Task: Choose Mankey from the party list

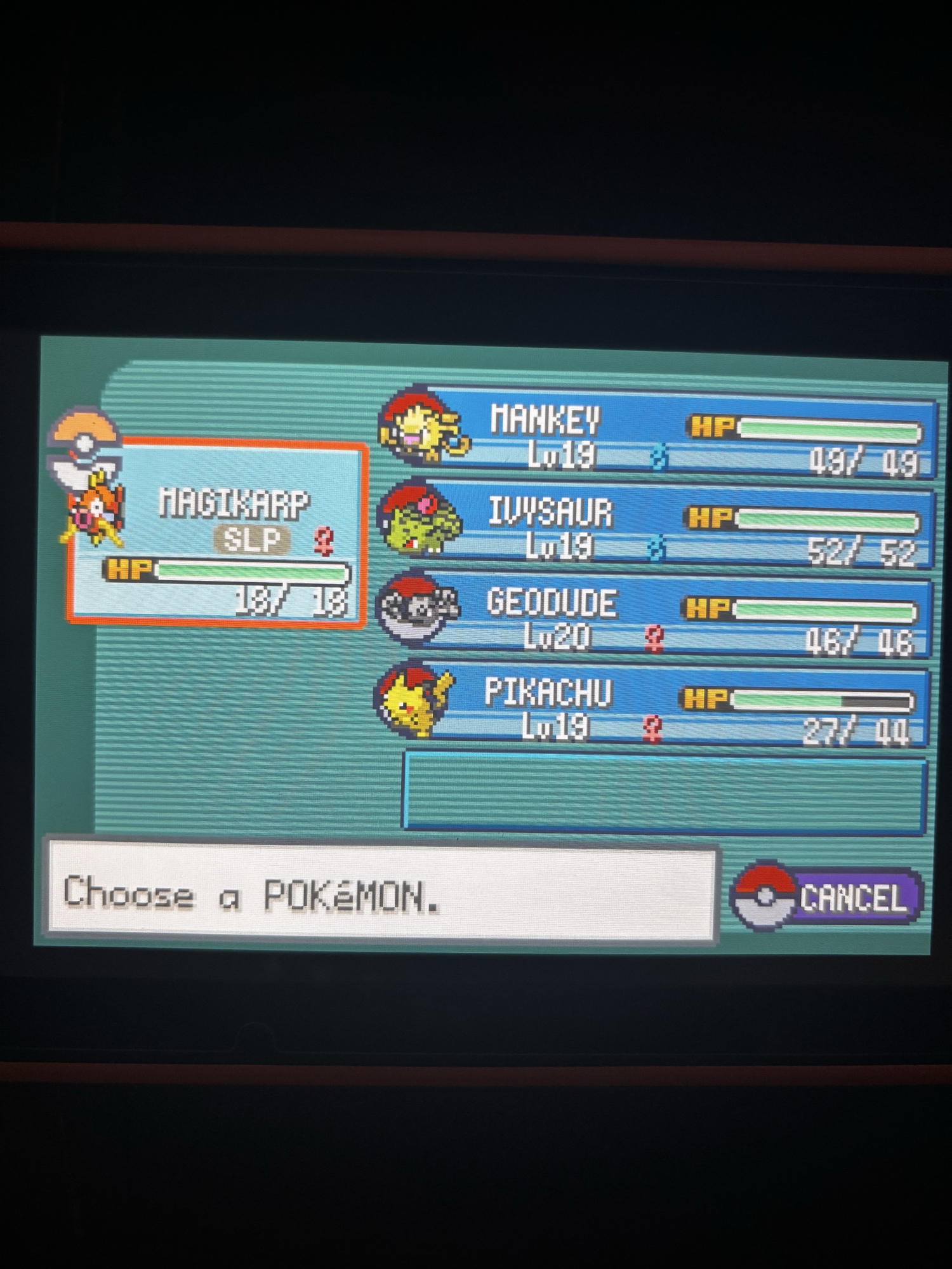Action: pos(660,433)
